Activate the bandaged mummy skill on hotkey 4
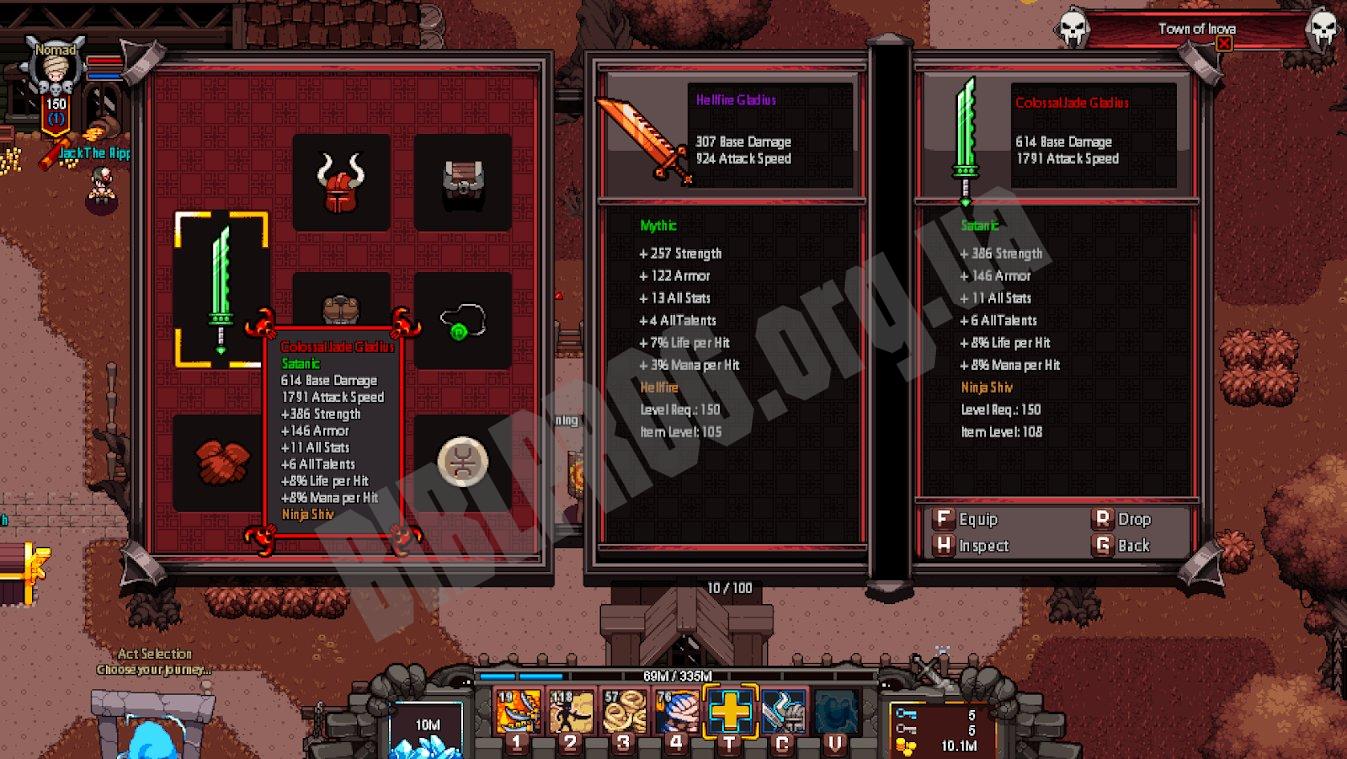This screenshot has width=1347, height=759. pyautogui.click(x=677, y=712)
